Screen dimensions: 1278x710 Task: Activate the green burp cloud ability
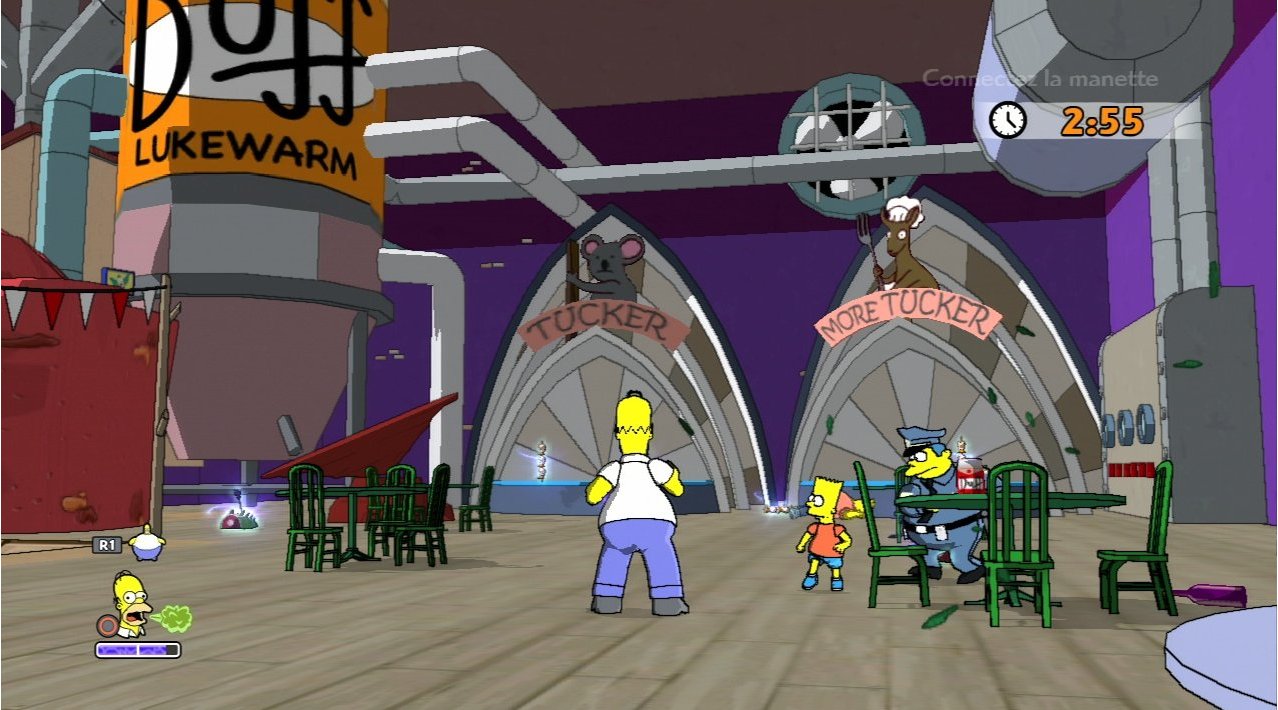[175, 618]
